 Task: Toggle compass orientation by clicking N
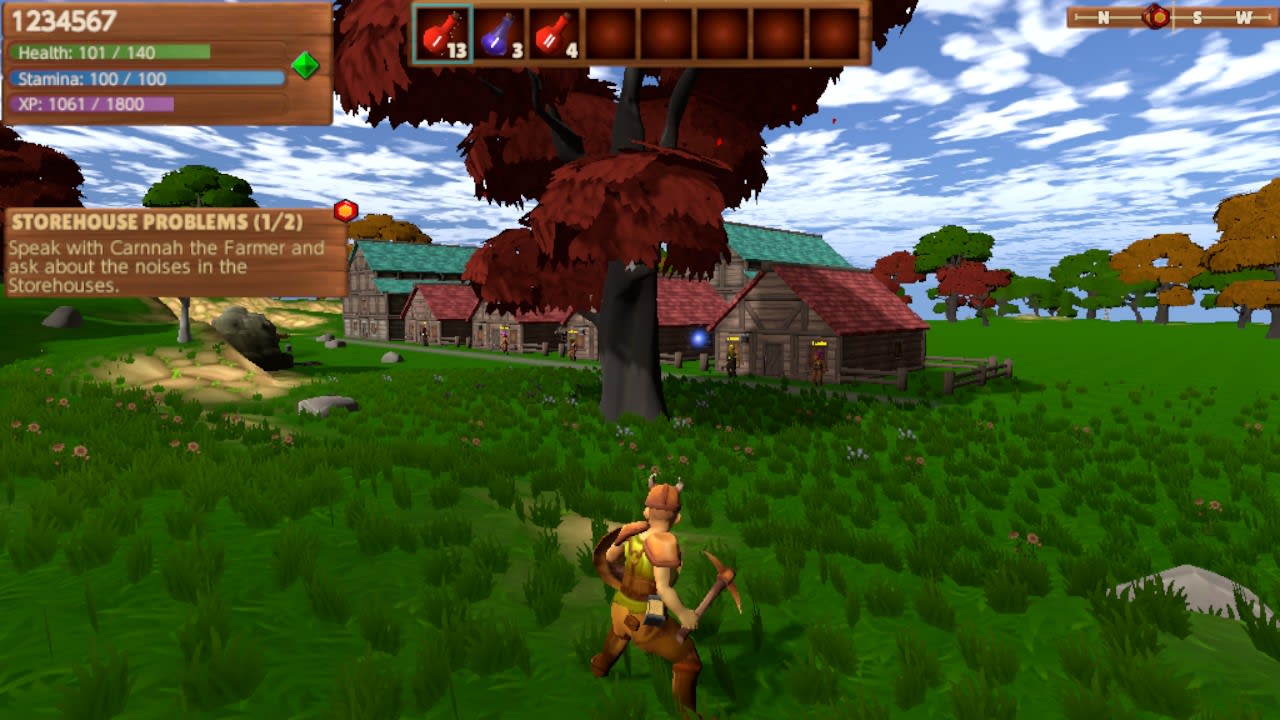(x=1103, y=15)
